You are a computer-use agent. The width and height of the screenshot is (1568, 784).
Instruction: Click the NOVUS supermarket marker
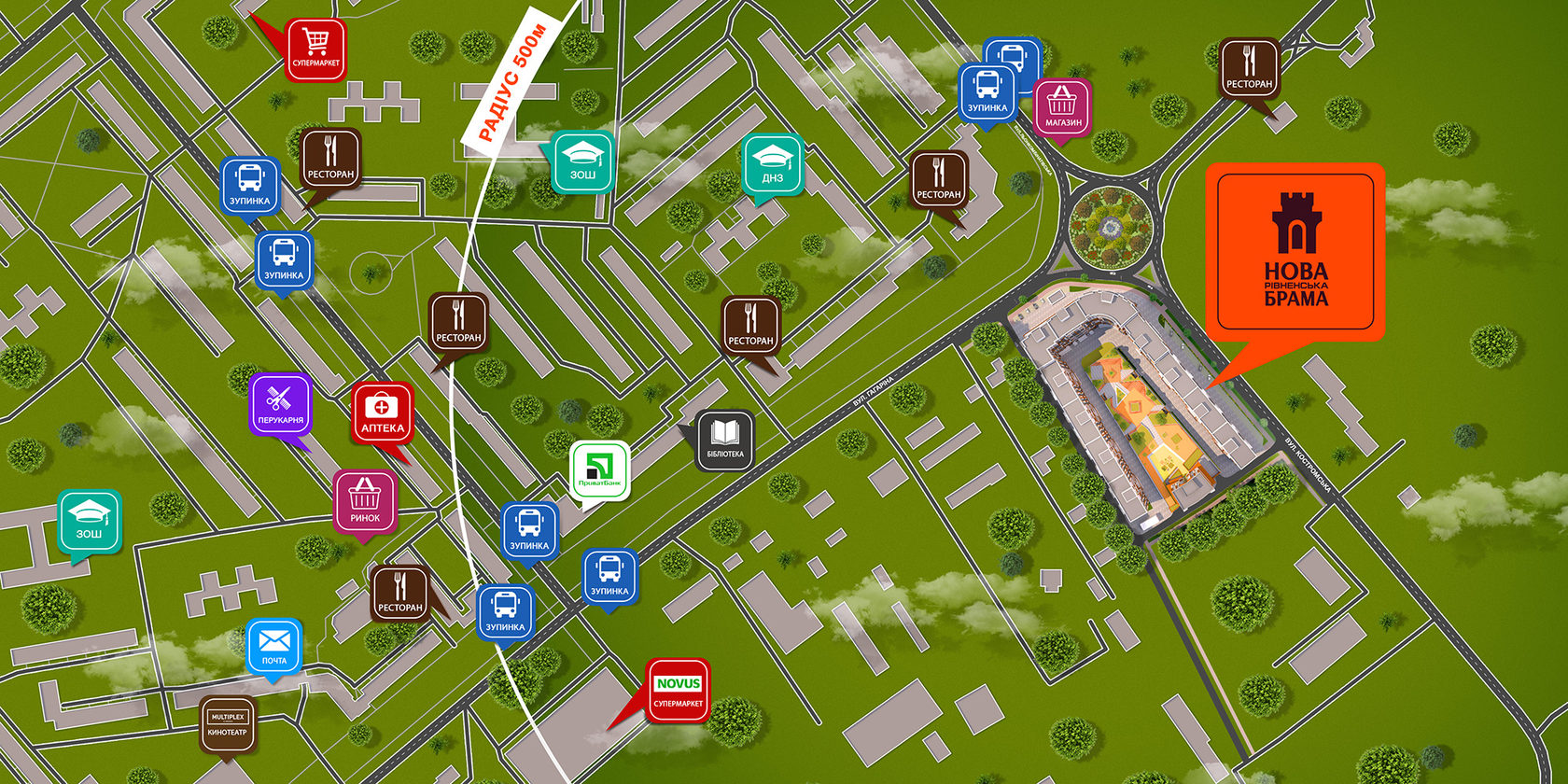[679, 691]
